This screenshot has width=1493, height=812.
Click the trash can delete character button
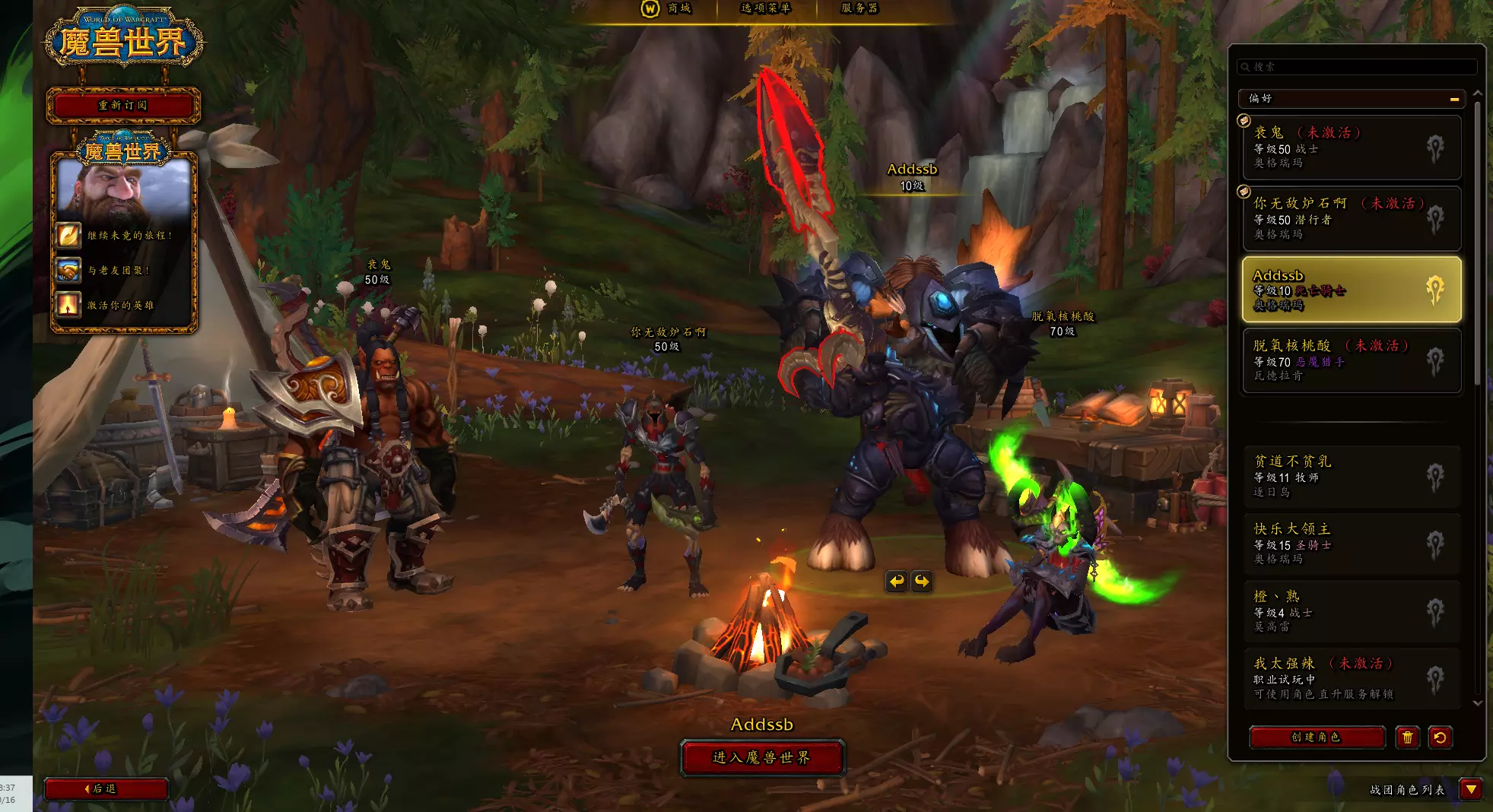[1407, 737]
